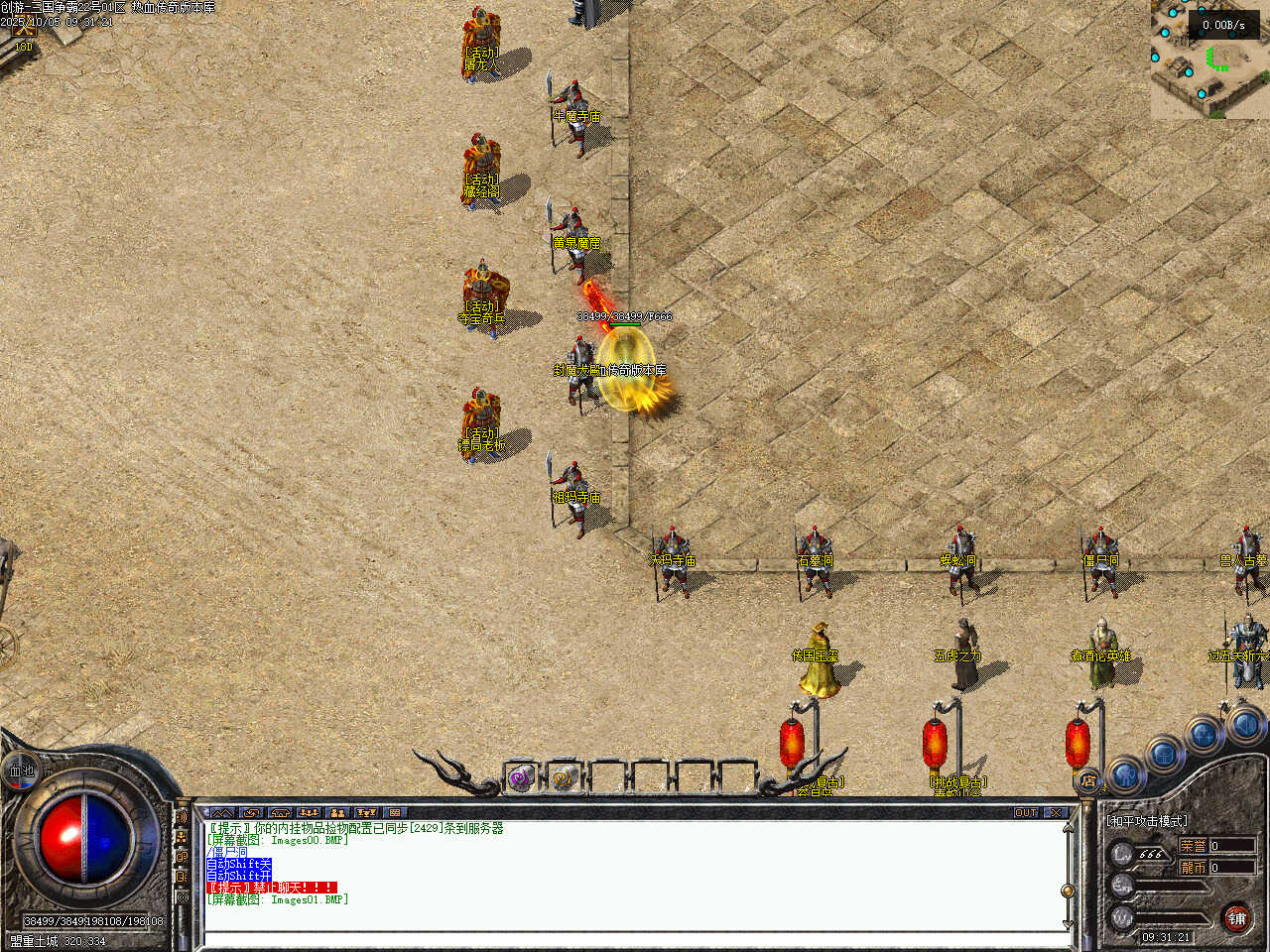Click the chat text input field
This screenshot has height=952, width=1270.
tap(635, 938)
